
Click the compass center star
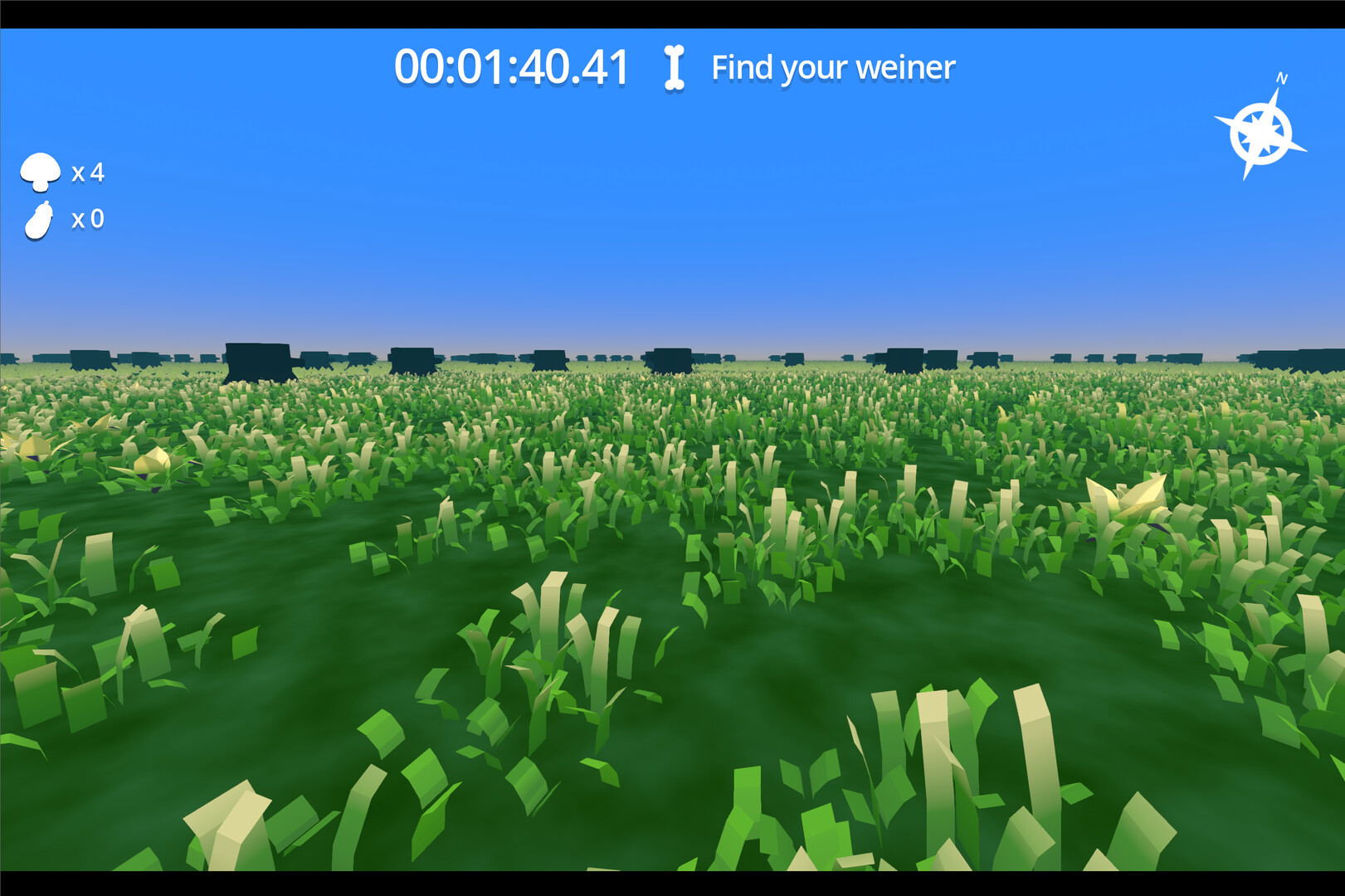[x=1261, y=131]
